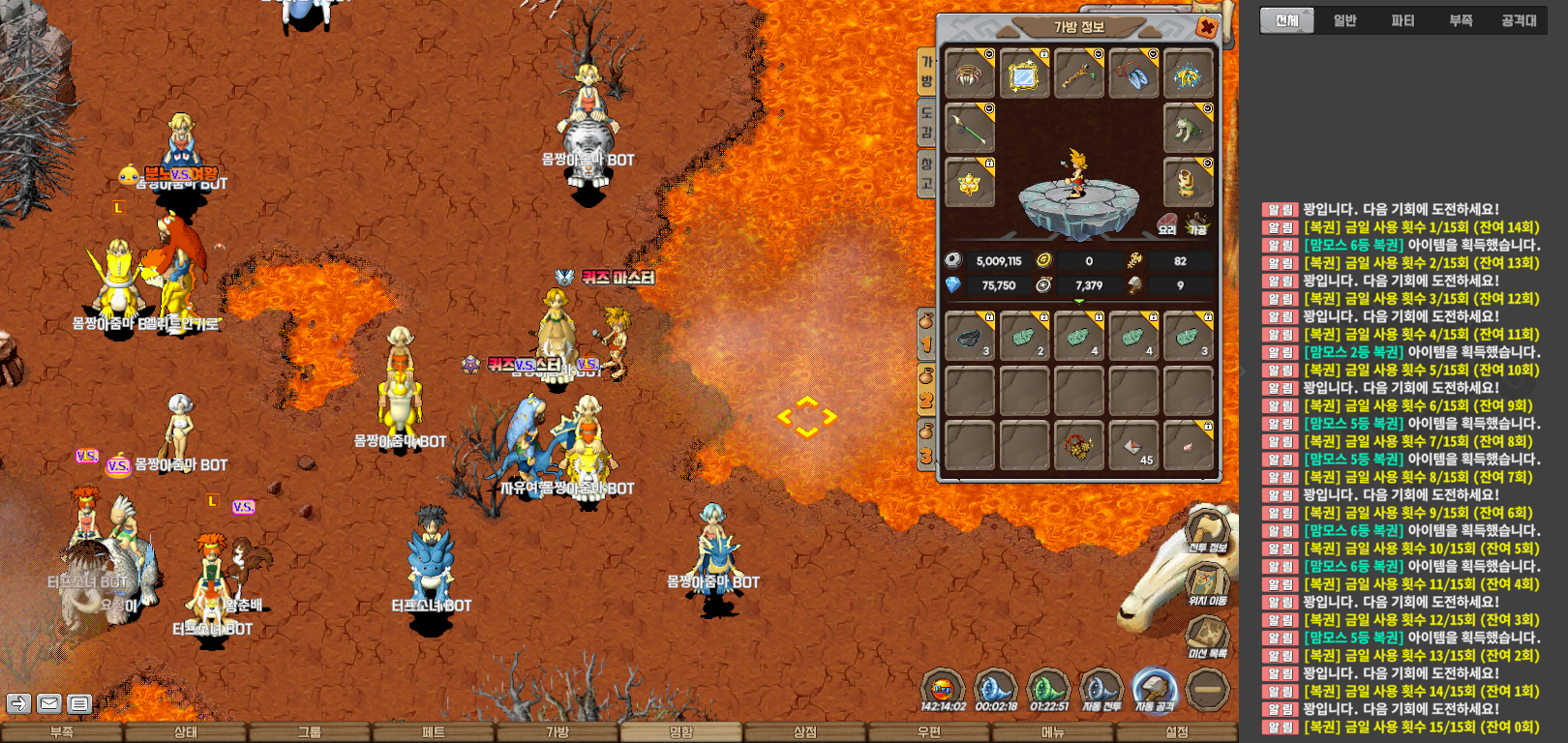Switch to bag page 2 tab
The height and width of the screenshot is (743, 1568).
(926, 389)
